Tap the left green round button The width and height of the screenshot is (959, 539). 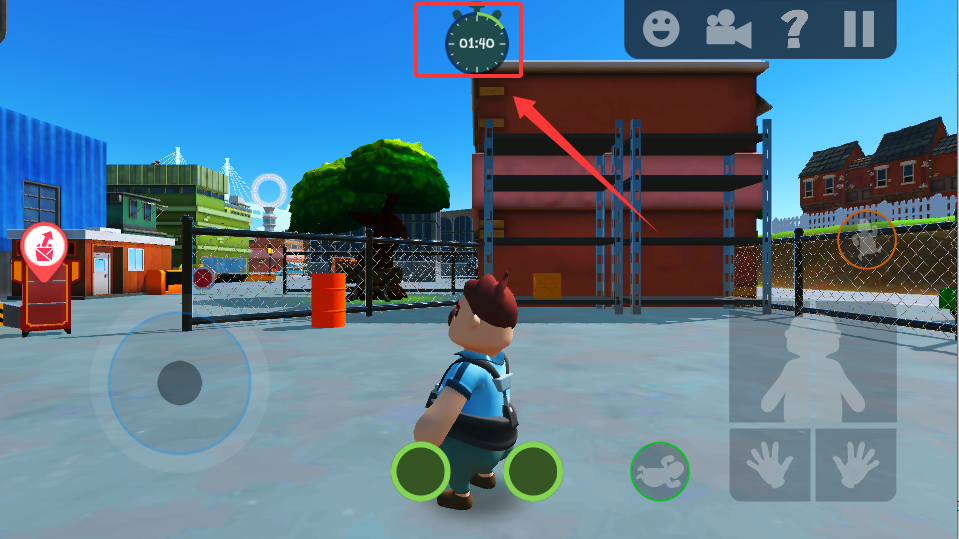point(420,471)
